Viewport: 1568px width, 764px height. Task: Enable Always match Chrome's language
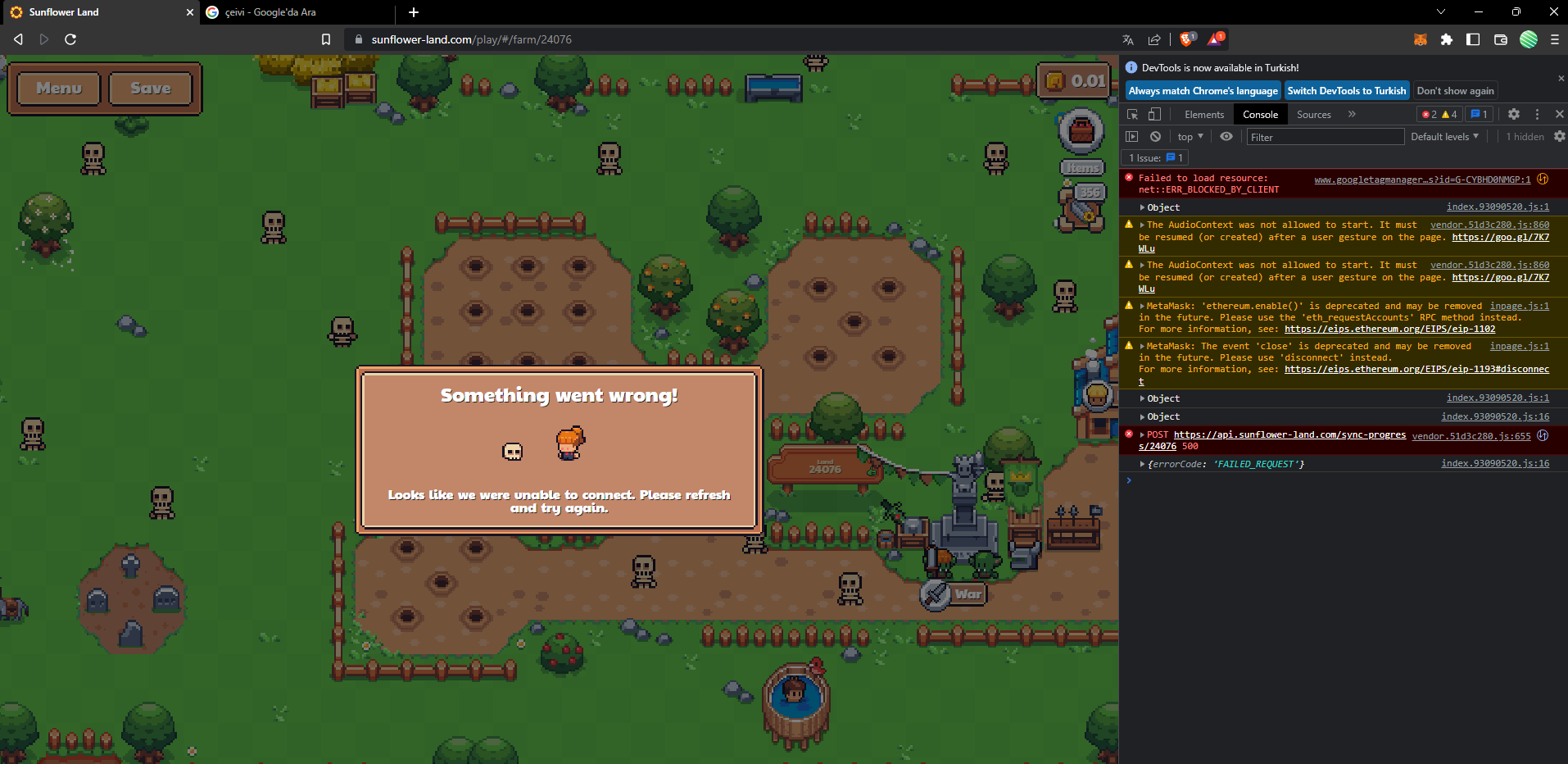click(1202, 90)
